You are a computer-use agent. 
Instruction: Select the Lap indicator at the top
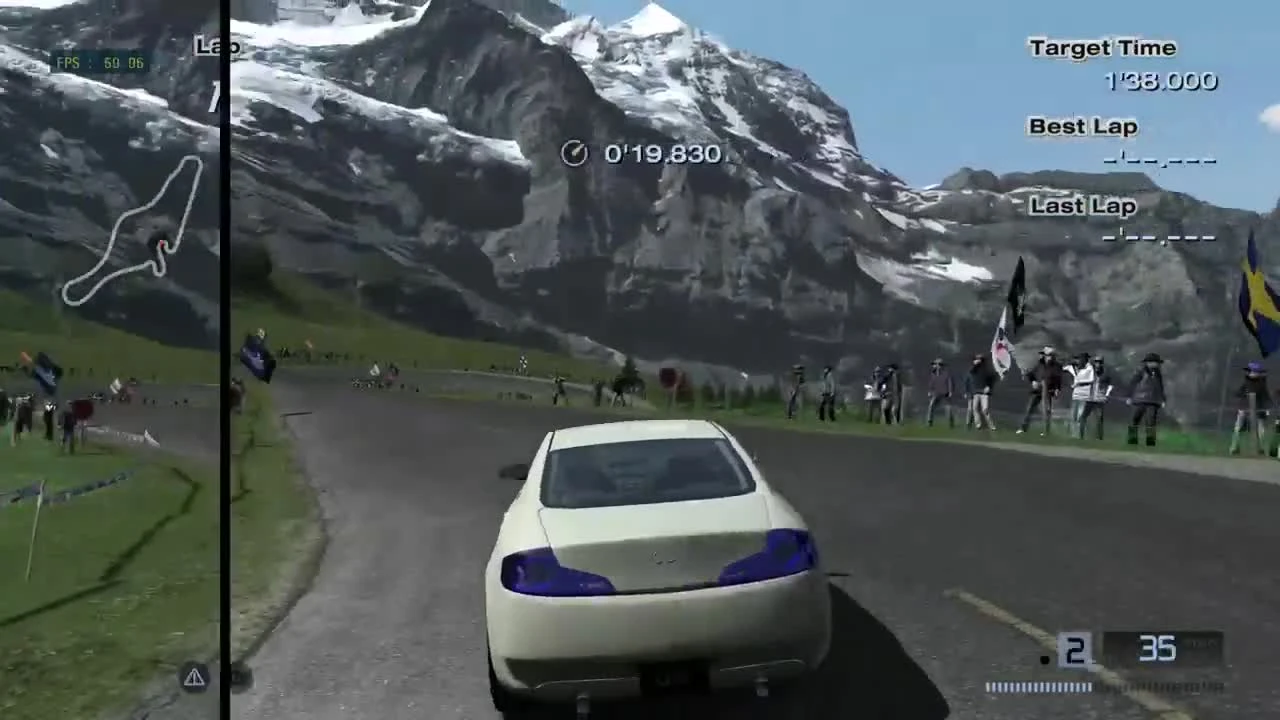click(215, 47)
